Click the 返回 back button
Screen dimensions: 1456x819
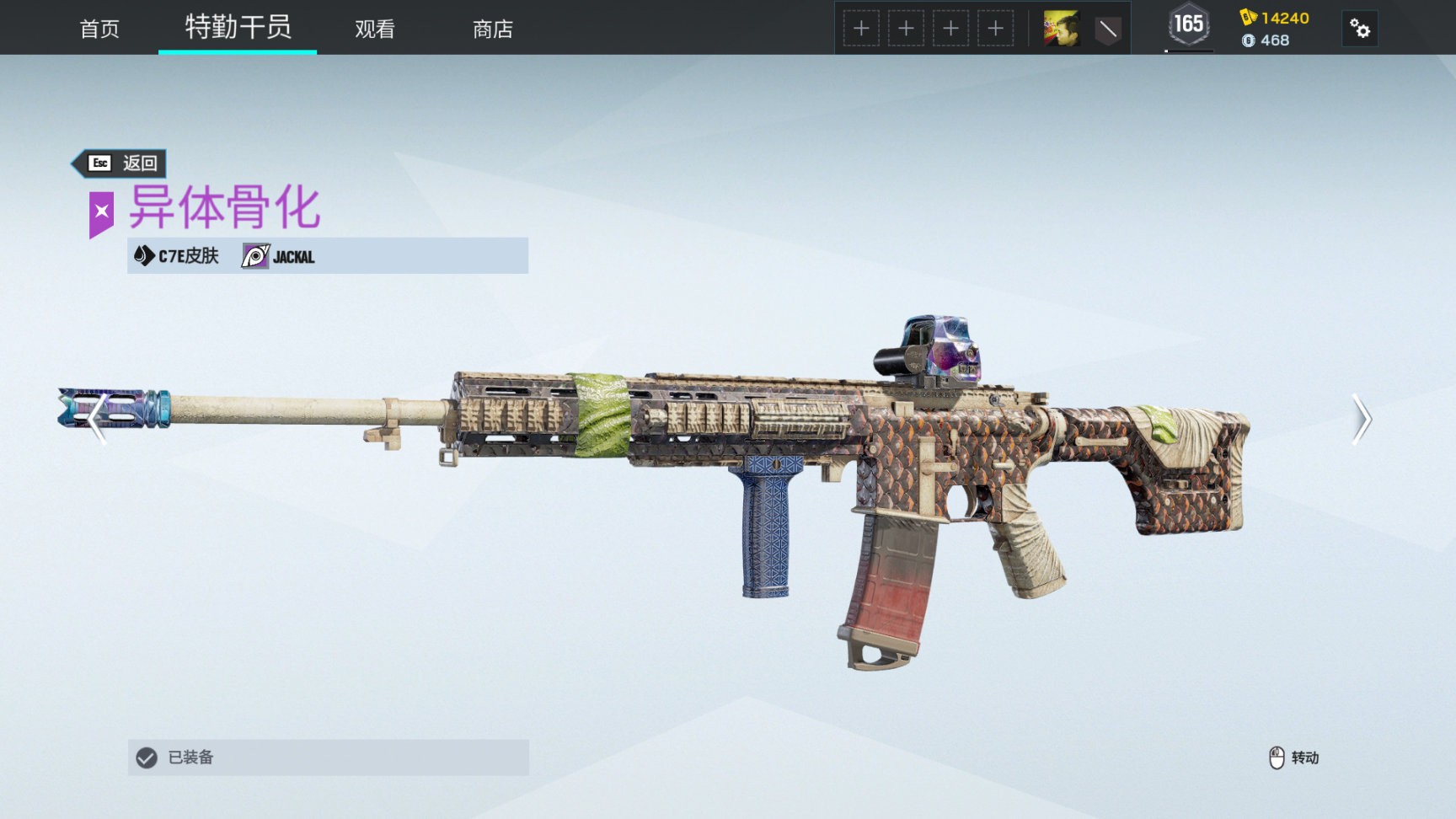pyautogui.click(x=121, y=163)
